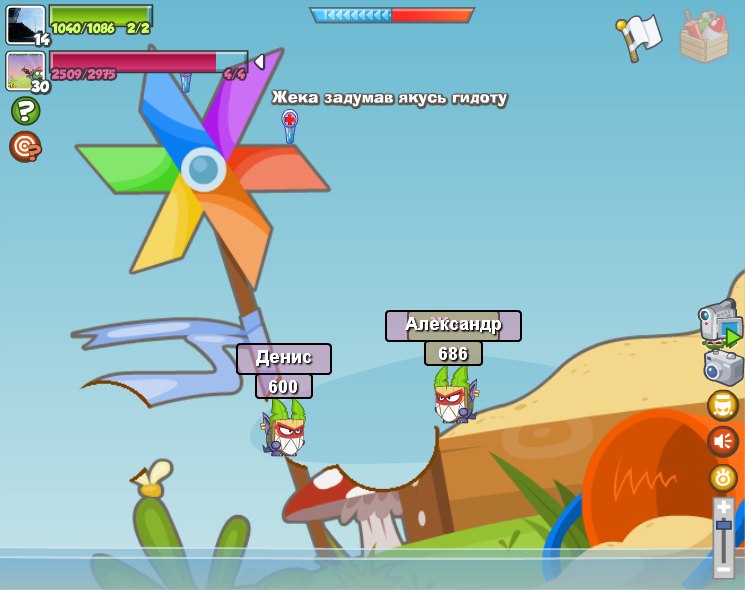Open the weapons crate
The image size is (745, 590).
coord(704,37)
